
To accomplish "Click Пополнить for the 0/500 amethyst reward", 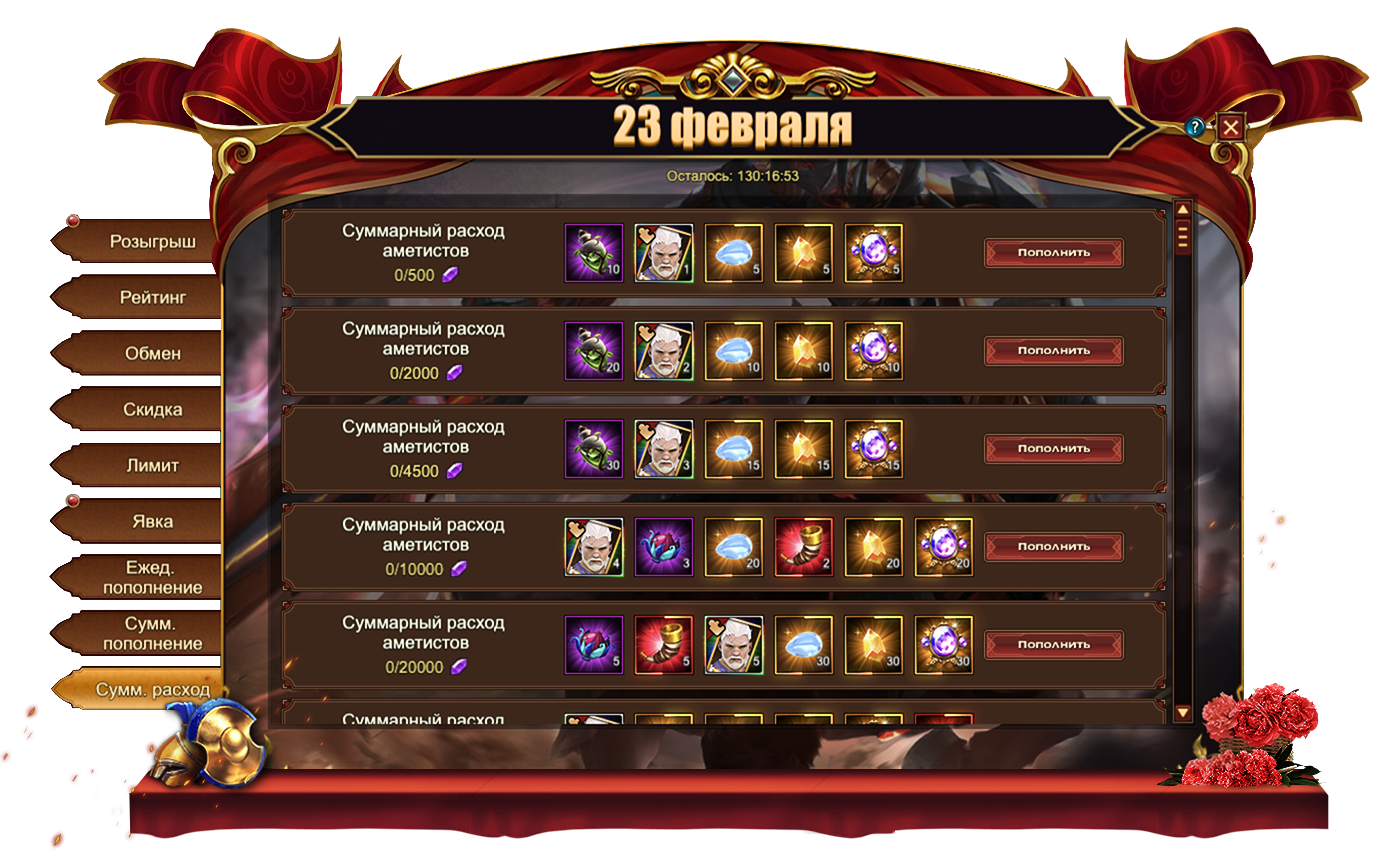I will point(1053,252).
